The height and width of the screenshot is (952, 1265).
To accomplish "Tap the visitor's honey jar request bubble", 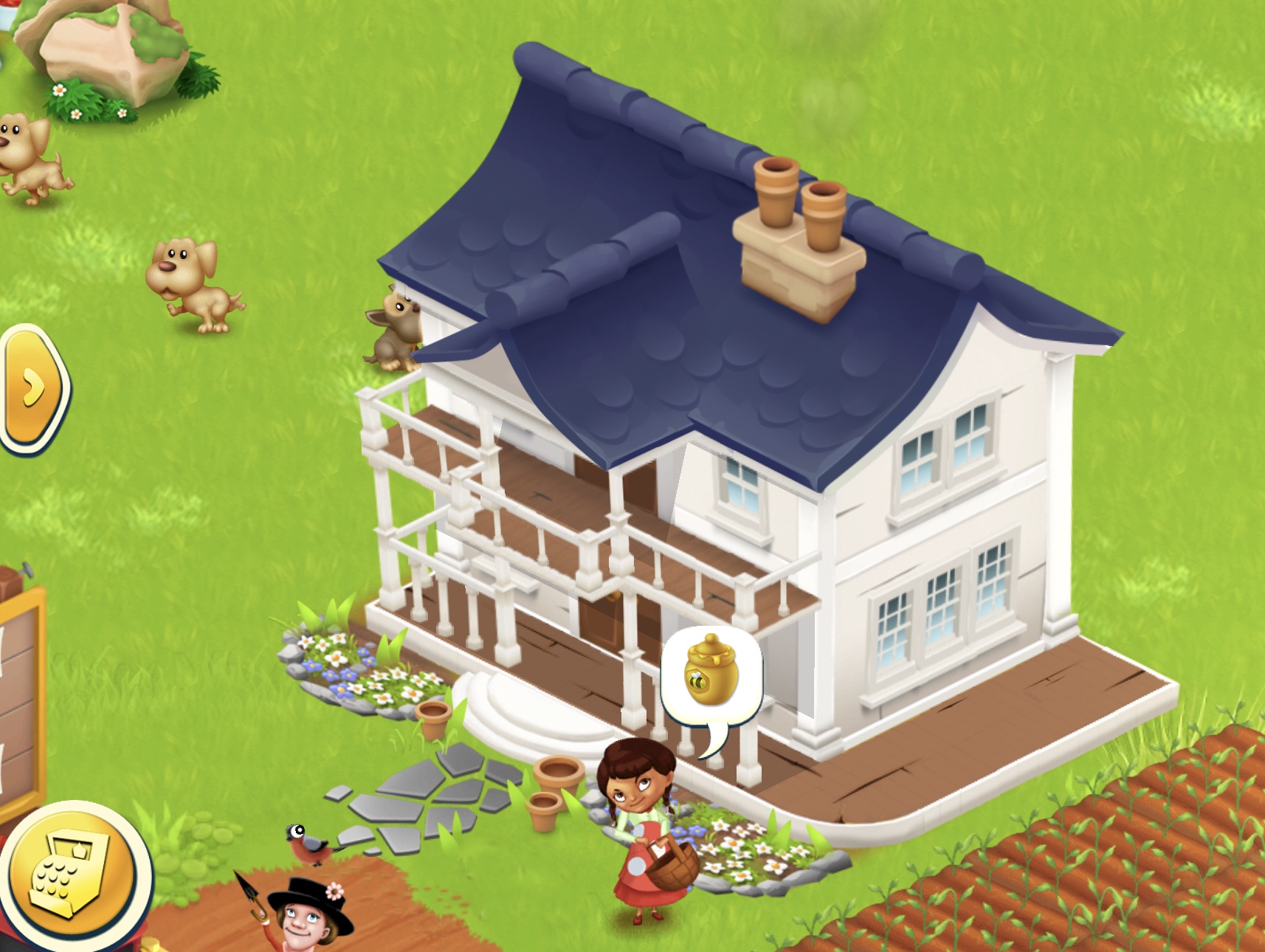I will tap(711, 675).
